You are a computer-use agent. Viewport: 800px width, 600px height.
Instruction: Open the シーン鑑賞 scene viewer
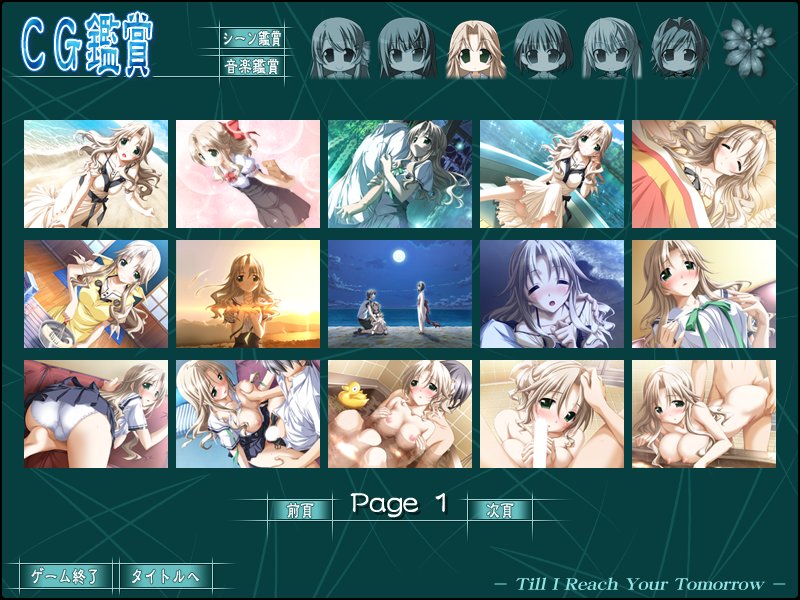[x=250, y=39]
